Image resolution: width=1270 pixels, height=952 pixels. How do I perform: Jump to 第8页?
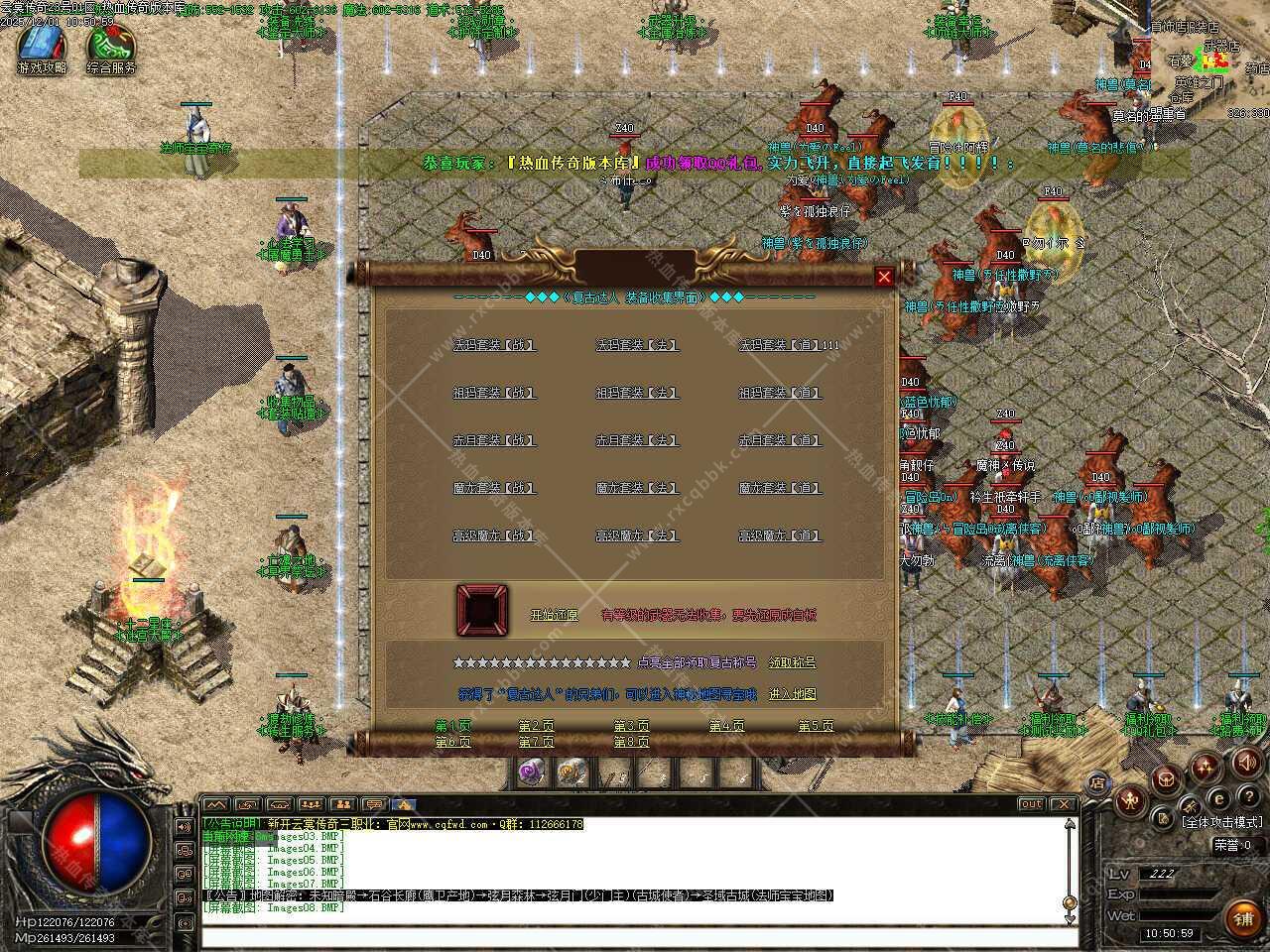pyautogui.click(x=631, y=742)
